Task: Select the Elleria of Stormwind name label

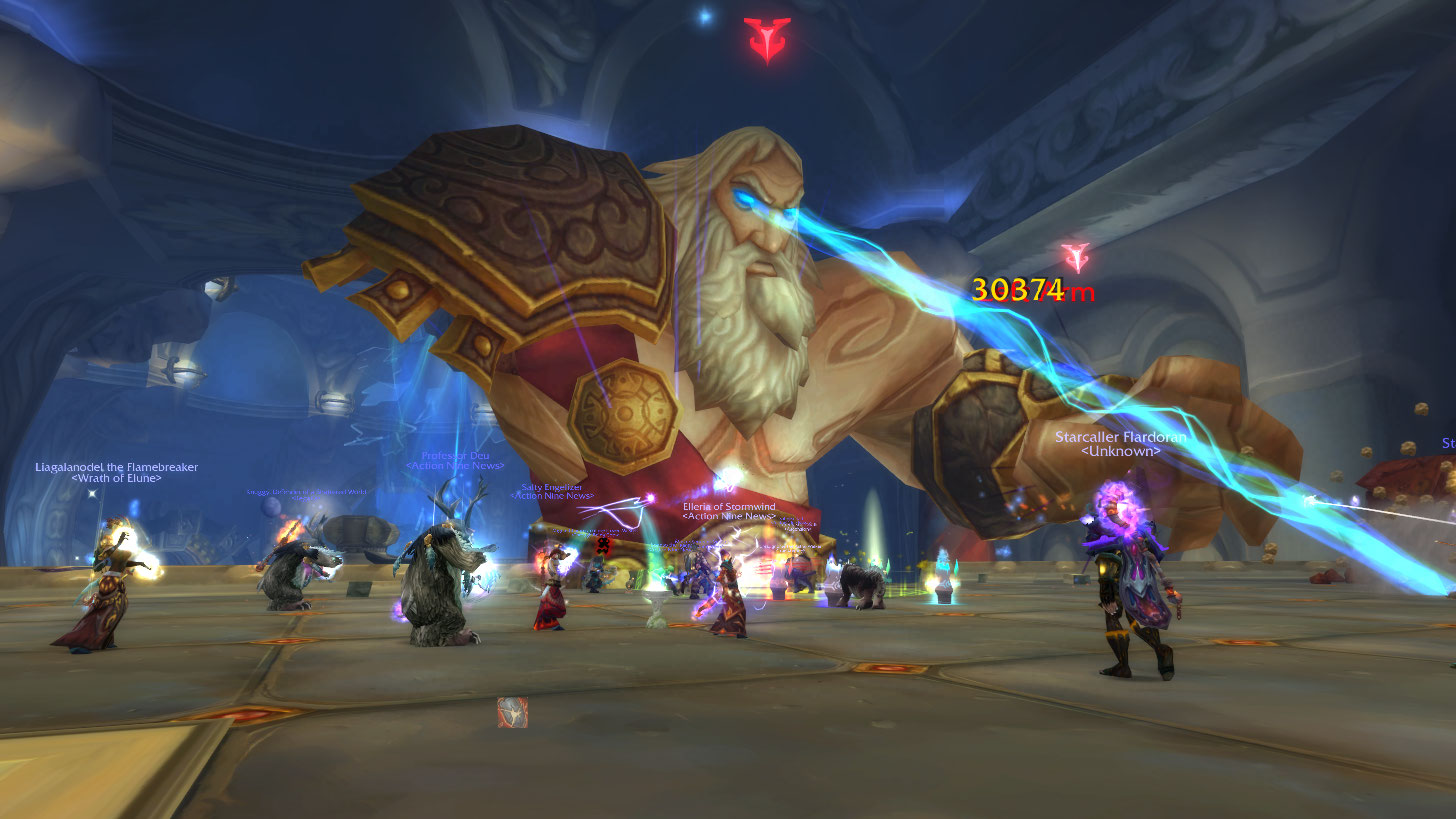Action: click(x=728, y=507)
